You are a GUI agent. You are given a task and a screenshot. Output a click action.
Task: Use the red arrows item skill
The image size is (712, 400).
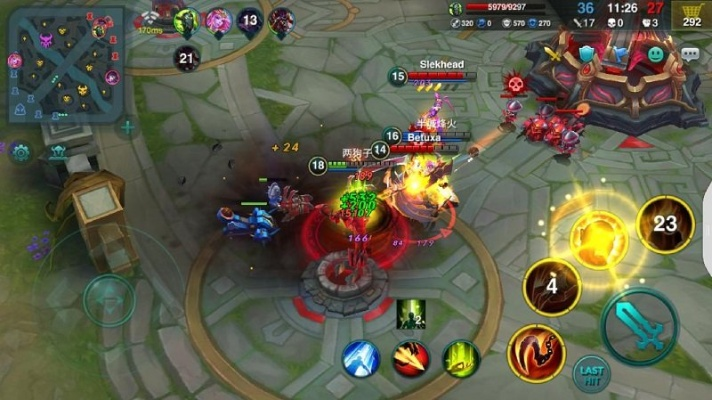411,358
